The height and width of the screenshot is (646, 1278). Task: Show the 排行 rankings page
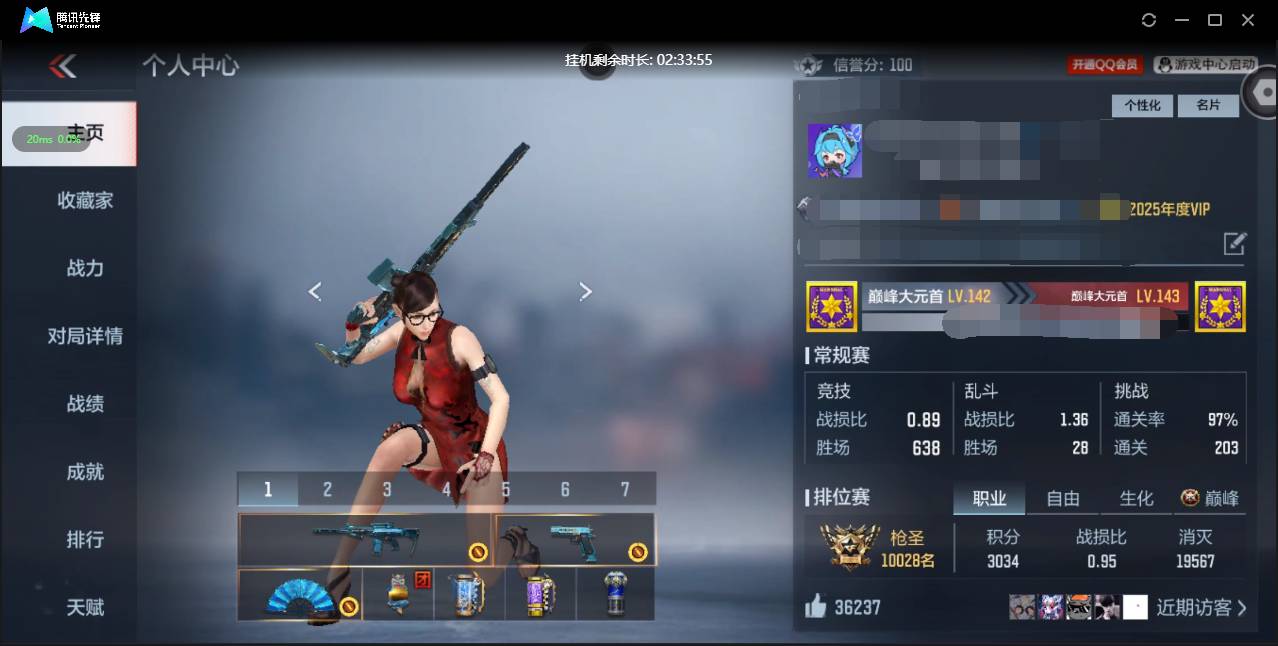[85, 540]
